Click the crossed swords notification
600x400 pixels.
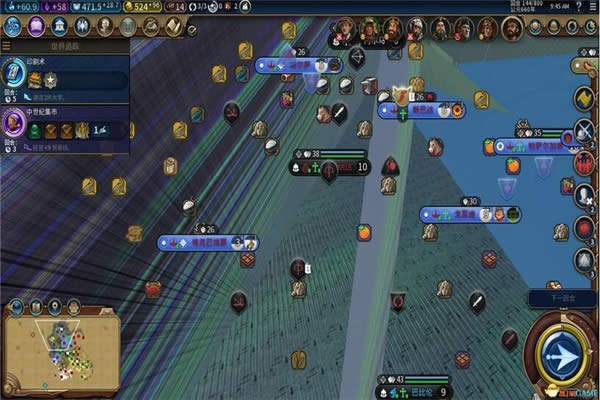584,131
